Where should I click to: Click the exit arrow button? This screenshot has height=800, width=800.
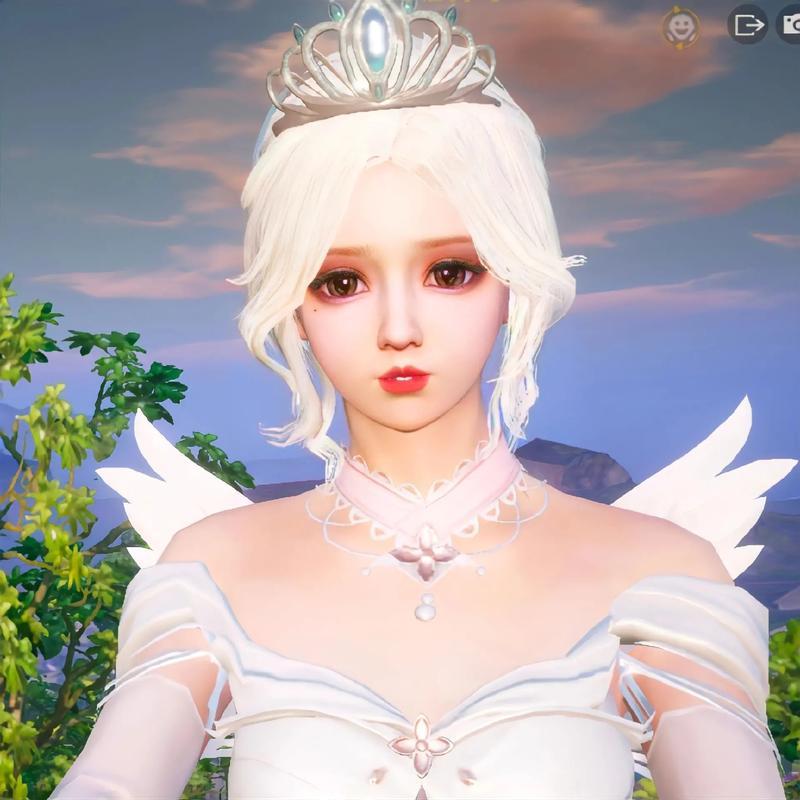(746, 25)
